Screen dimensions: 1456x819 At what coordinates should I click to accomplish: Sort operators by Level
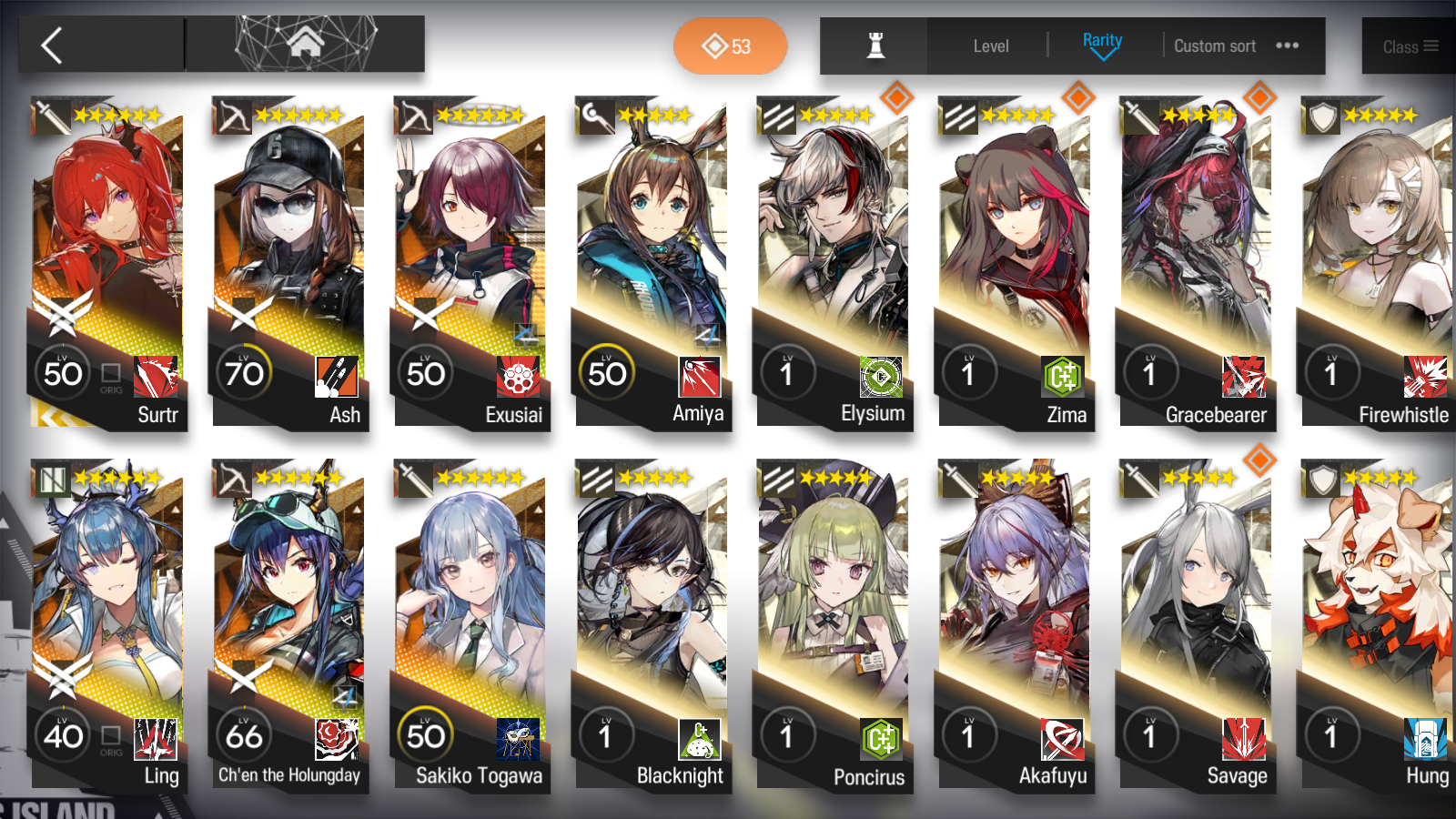coord(990,46)
